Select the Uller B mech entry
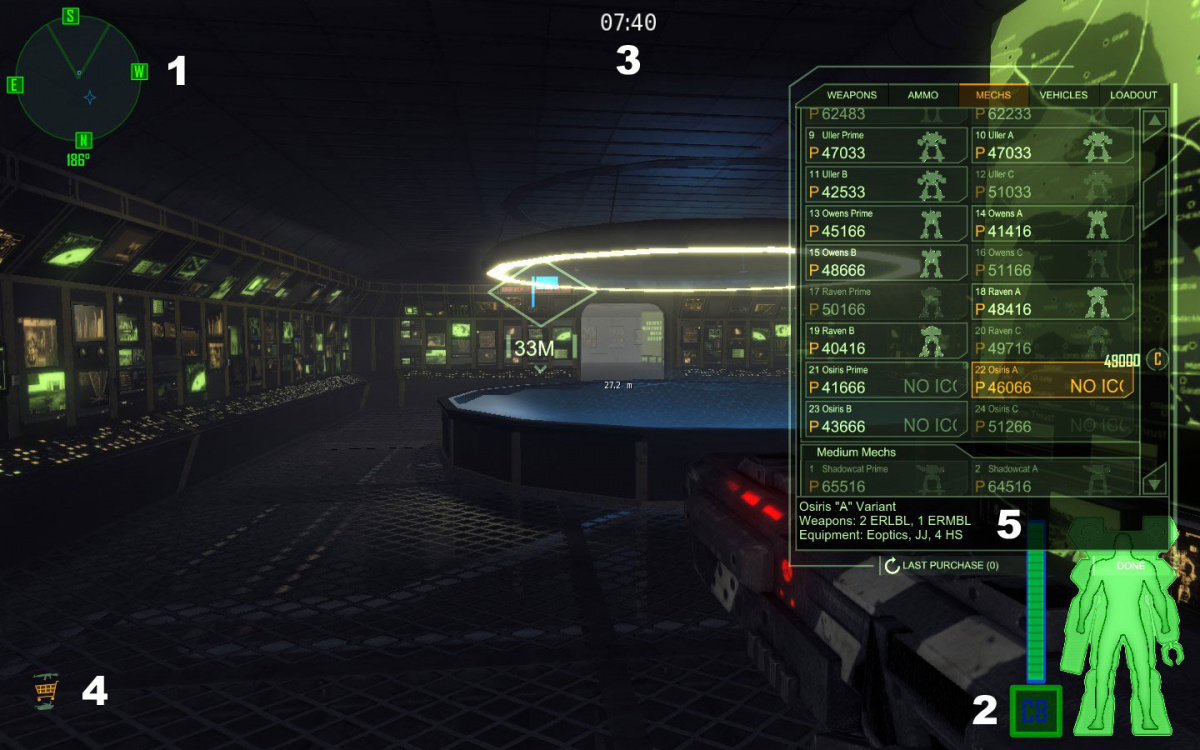1200x750 pixels. [886, 184]
